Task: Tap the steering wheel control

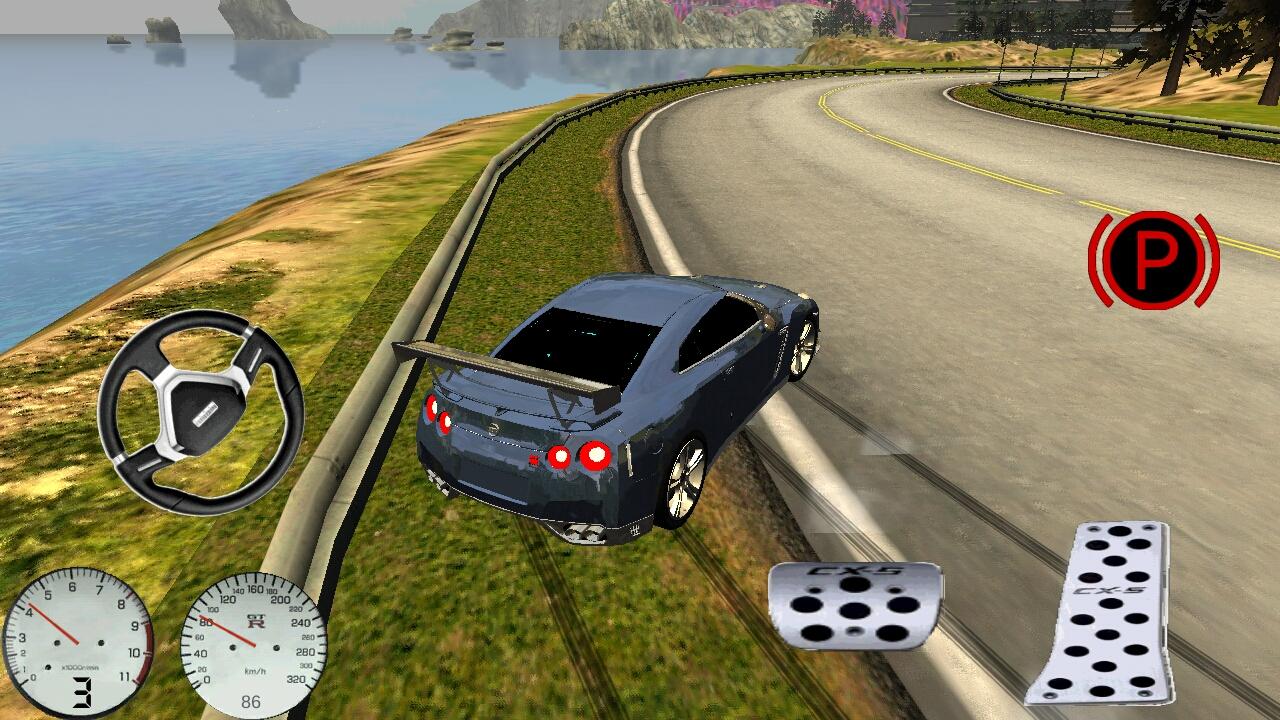Action: [x=201, y=412]
